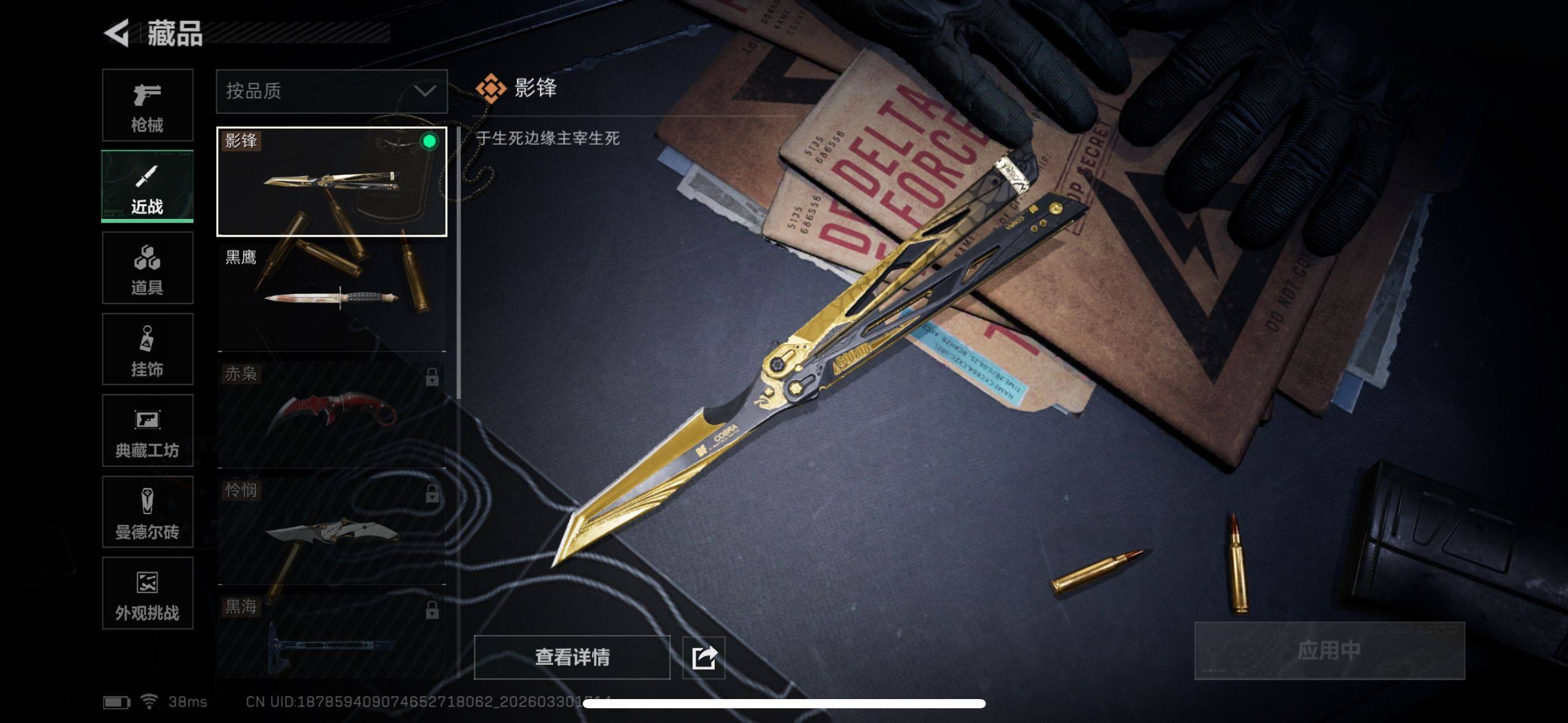Pick the locked 怜悯 knife skin

pos(331,530)
